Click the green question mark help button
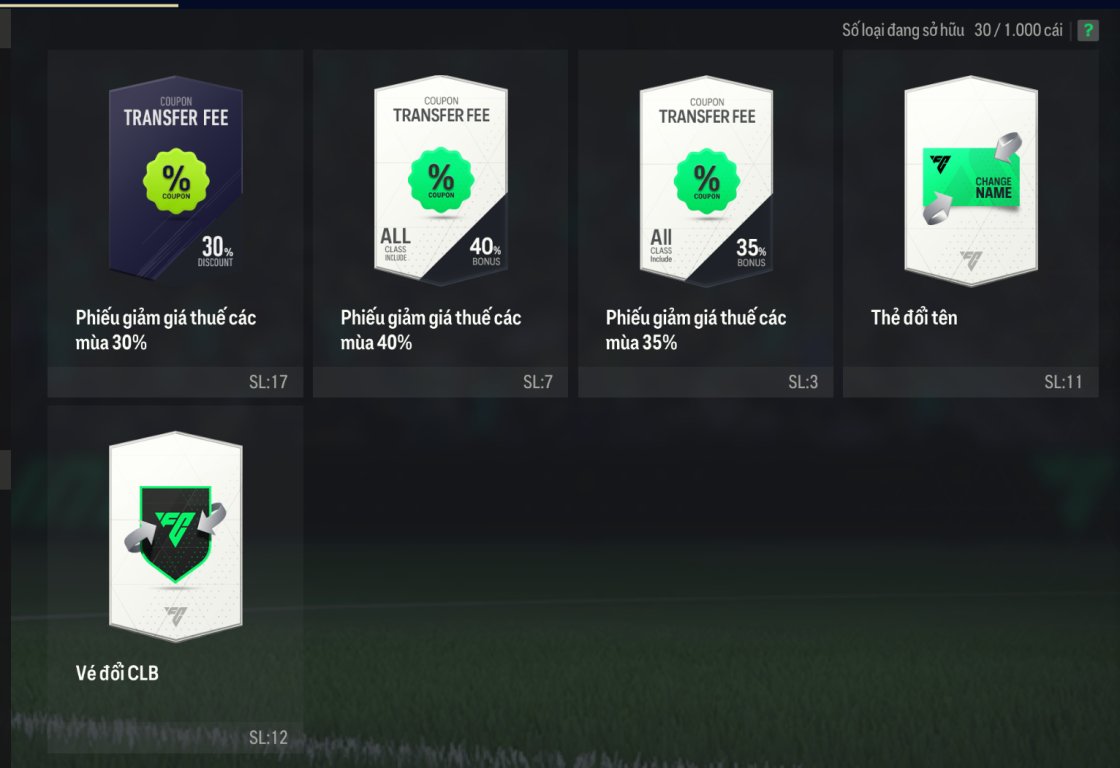 coord(1087,30)
